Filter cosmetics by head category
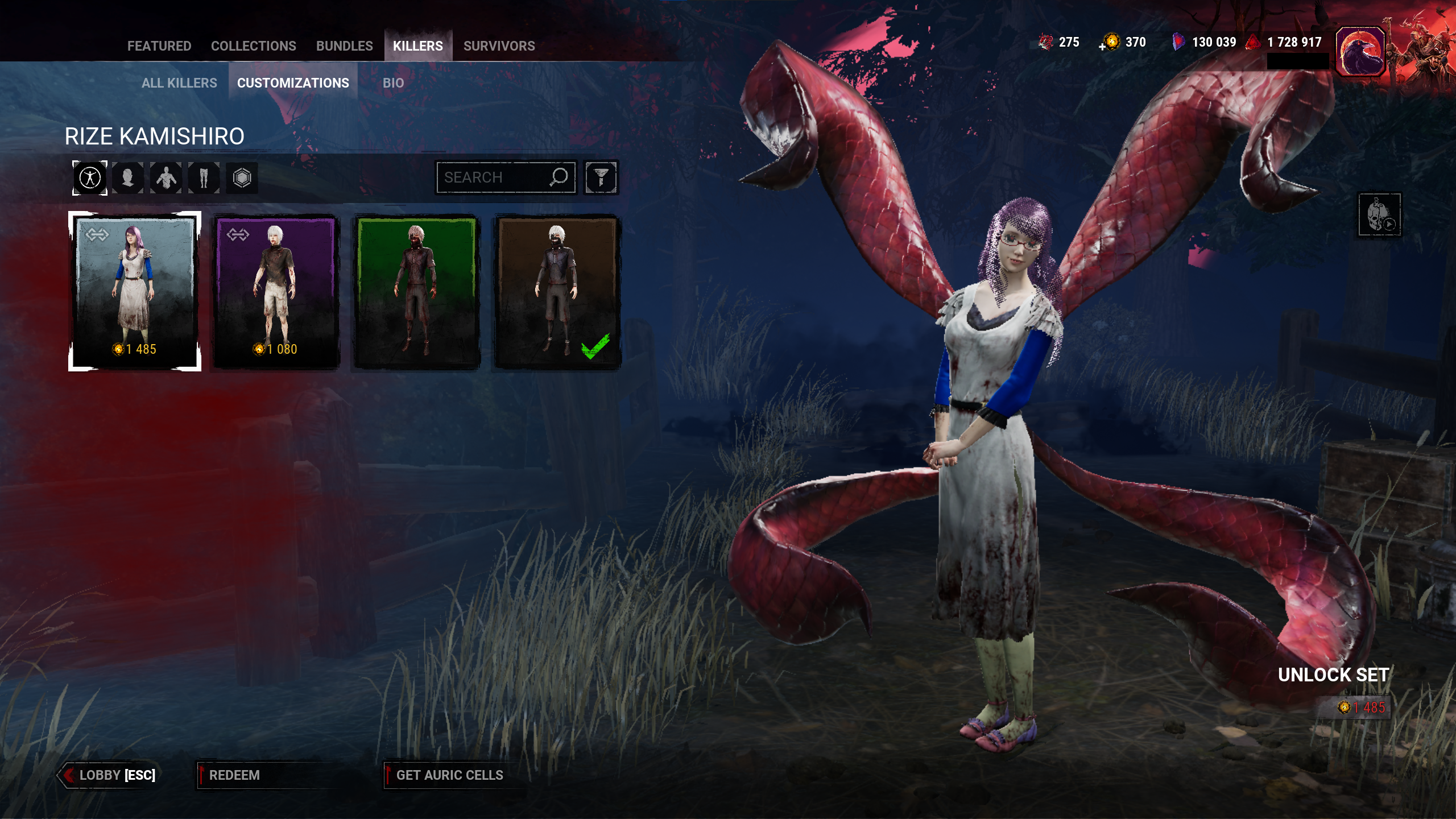This screenshot has height=819, width=1456. coord(128,178)
